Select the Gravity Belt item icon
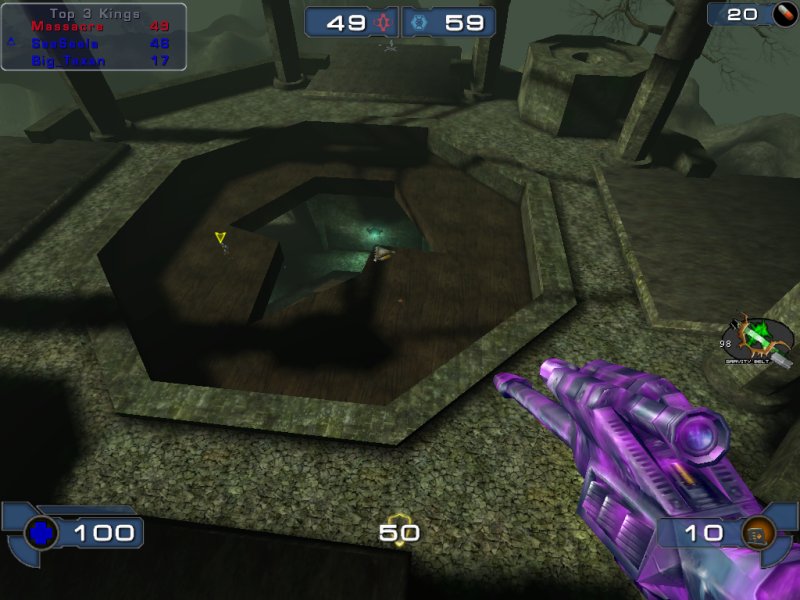800x600 pixels. click(762, 337)
